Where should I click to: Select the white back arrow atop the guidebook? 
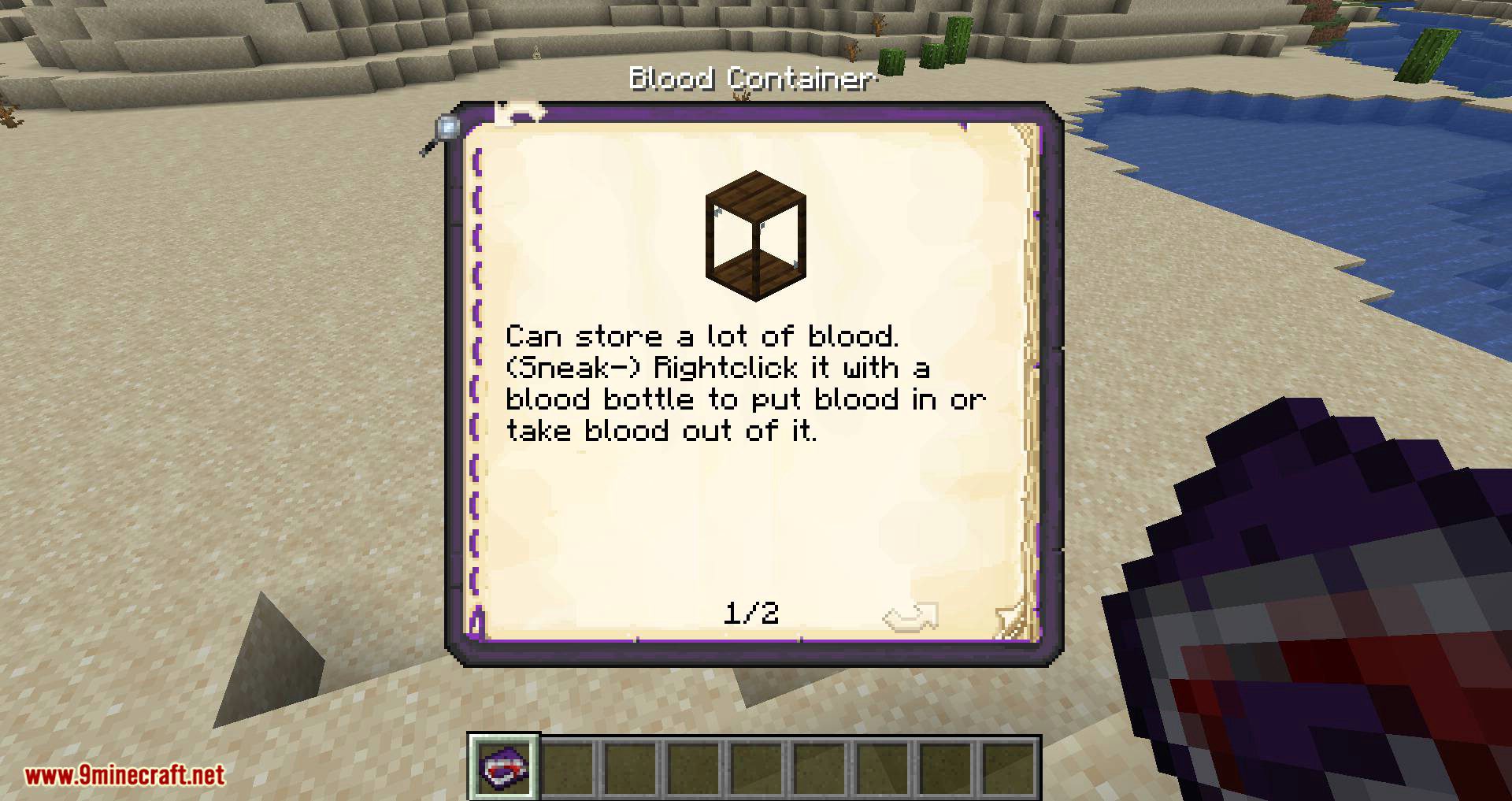[x=516, y=110]
